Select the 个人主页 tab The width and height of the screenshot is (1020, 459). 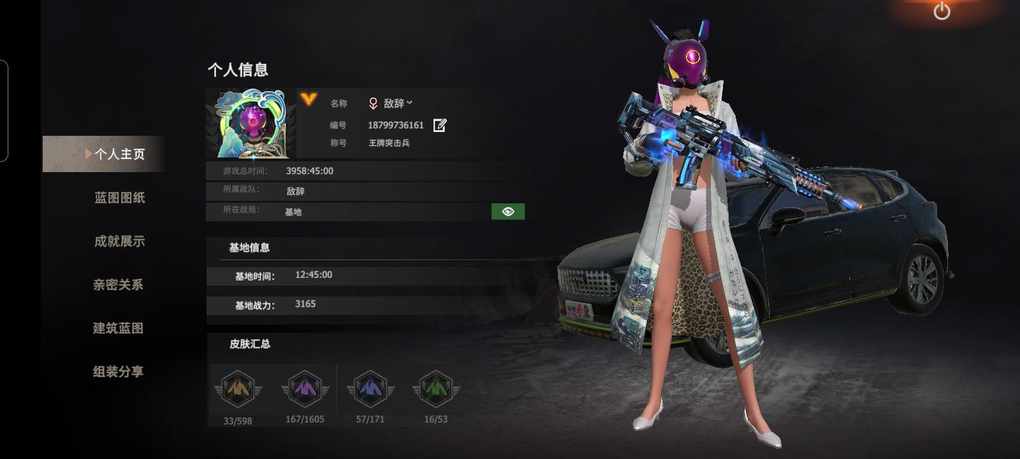119,154
